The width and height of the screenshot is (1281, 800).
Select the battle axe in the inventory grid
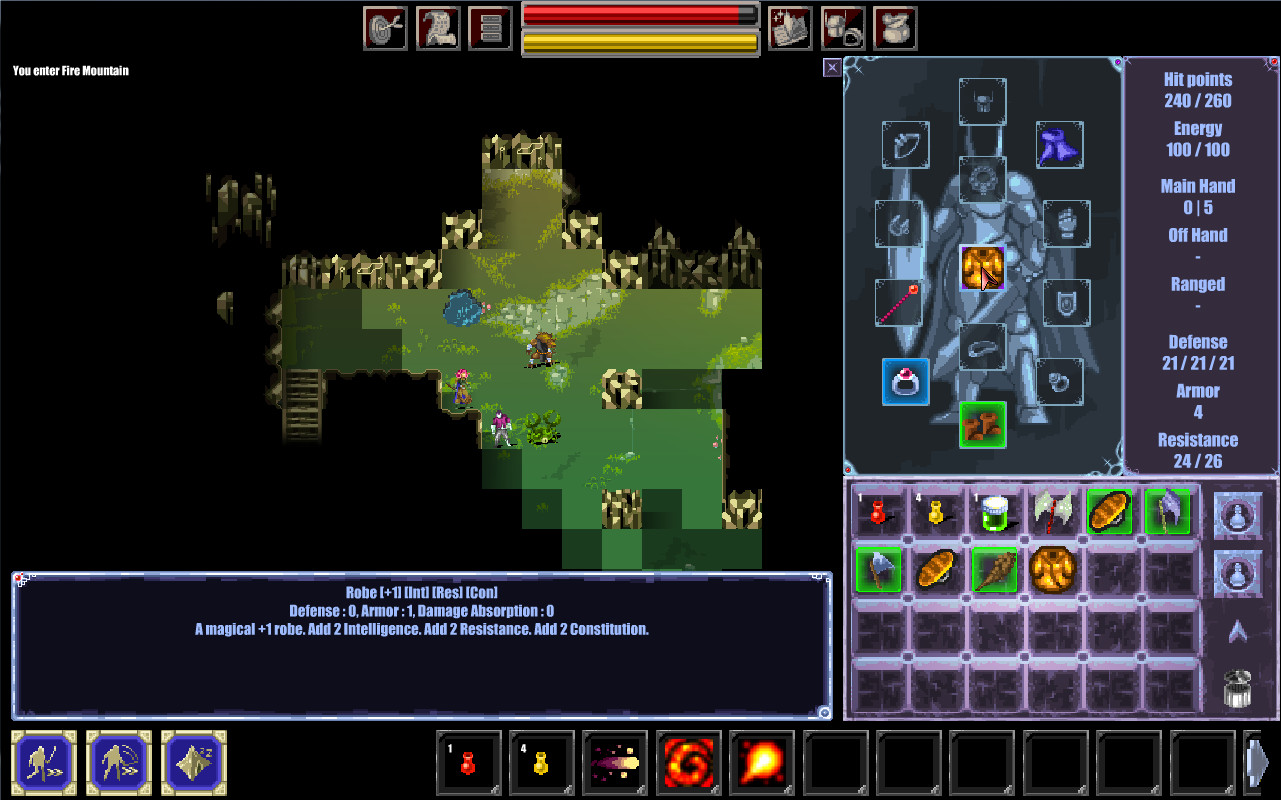[1052, 510]
